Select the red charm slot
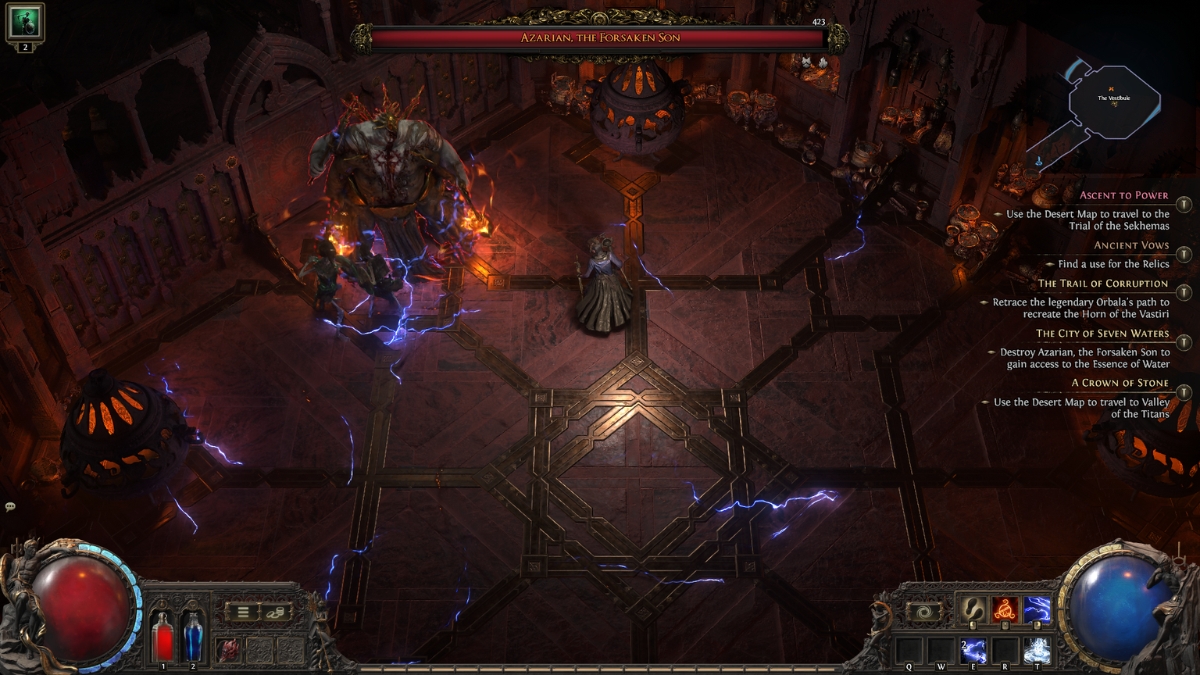This screenshot has height=675, width=1200. (x=229, y=649)
